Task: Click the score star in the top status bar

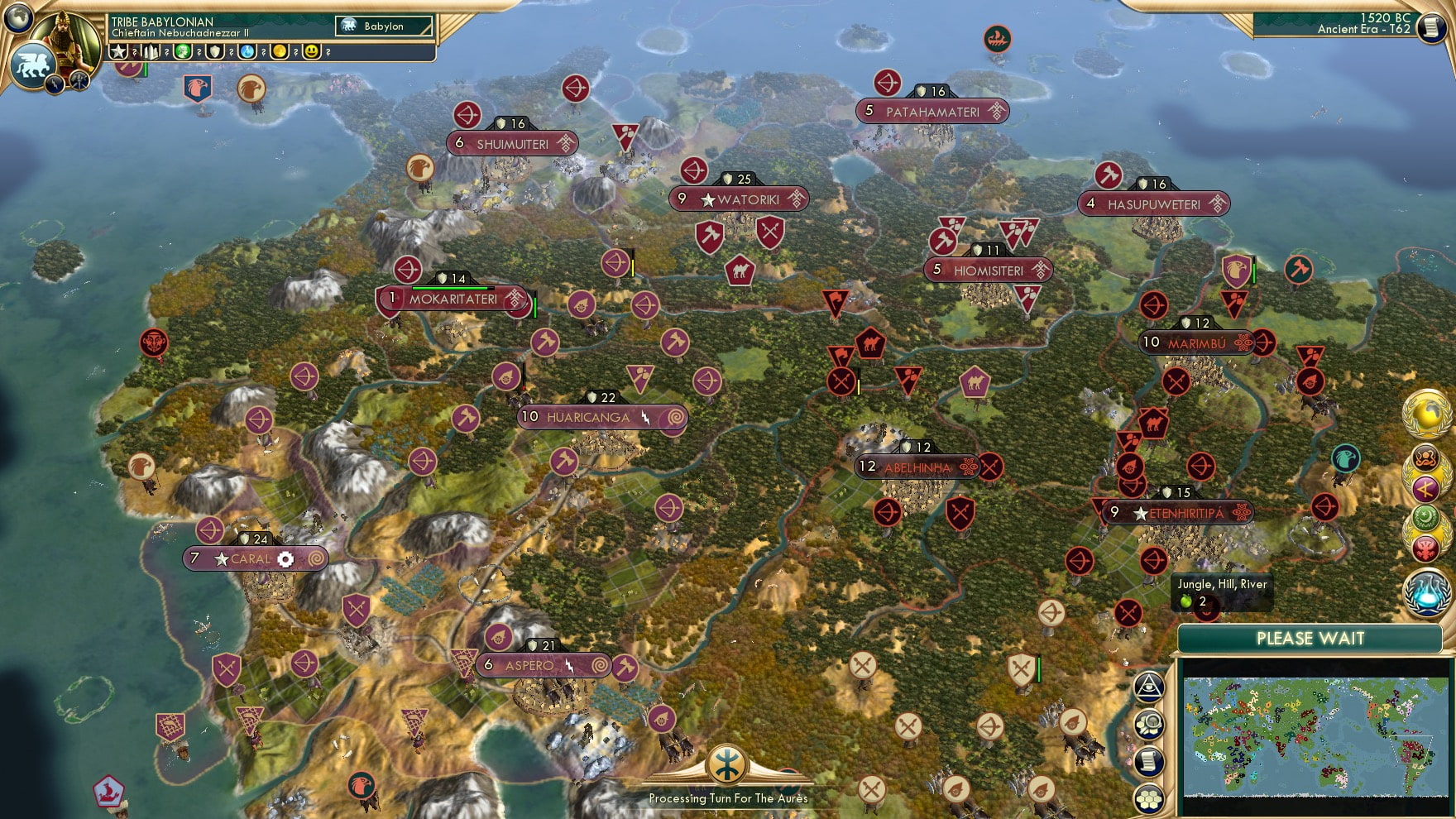Action: pos(118,52)
